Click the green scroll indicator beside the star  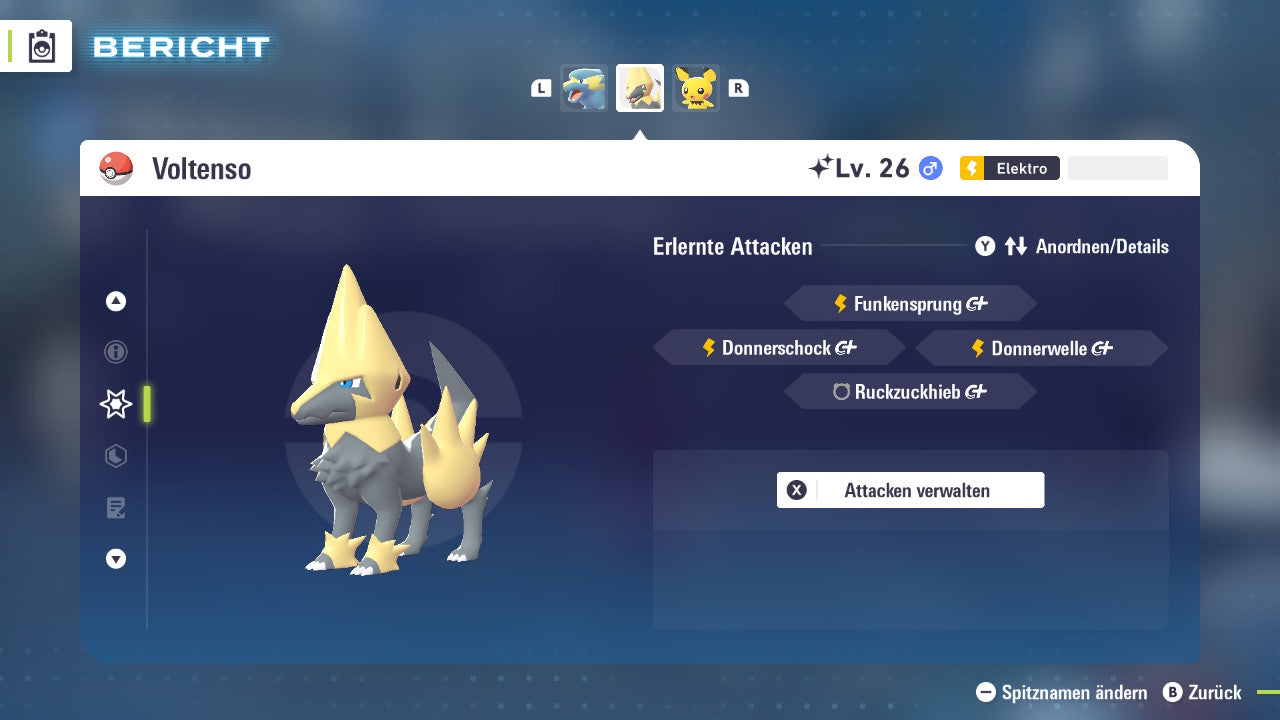click(x=146, y=404)
